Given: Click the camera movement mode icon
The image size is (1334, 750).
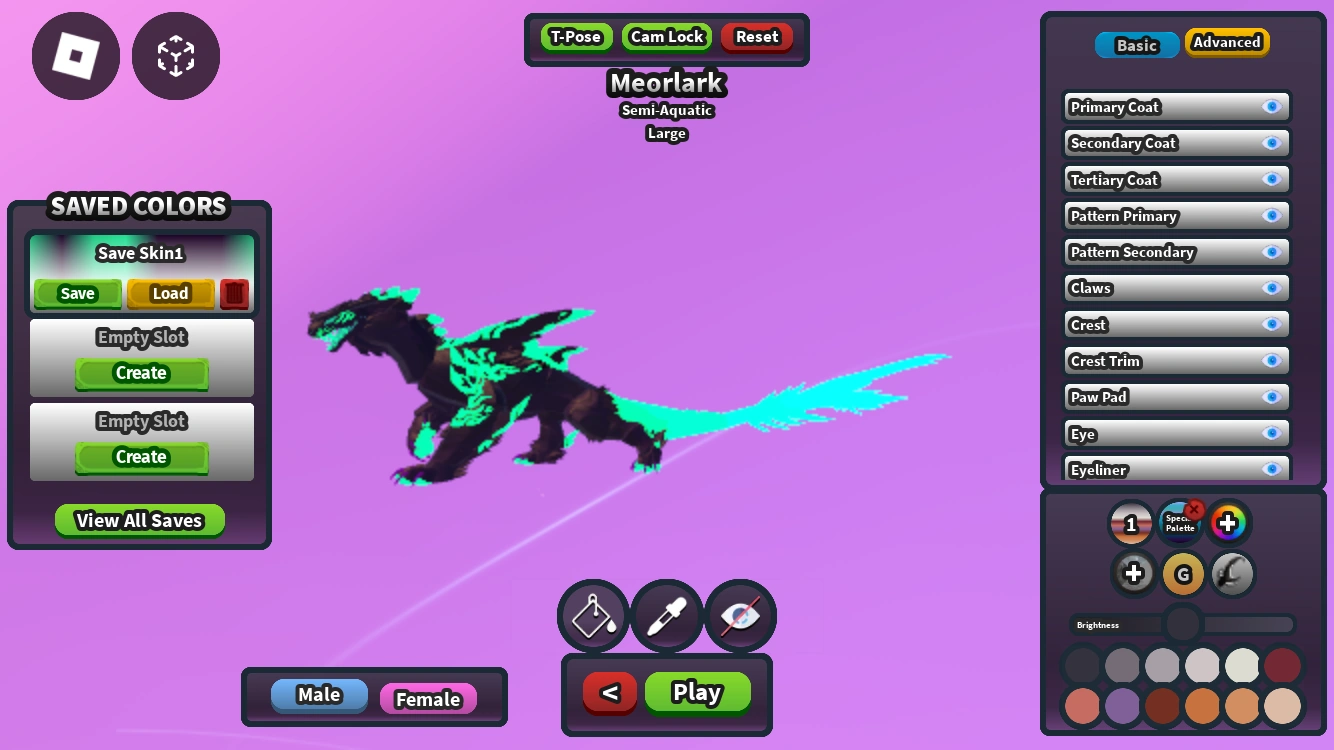Looking at the screenshot, I should [175, 56].
